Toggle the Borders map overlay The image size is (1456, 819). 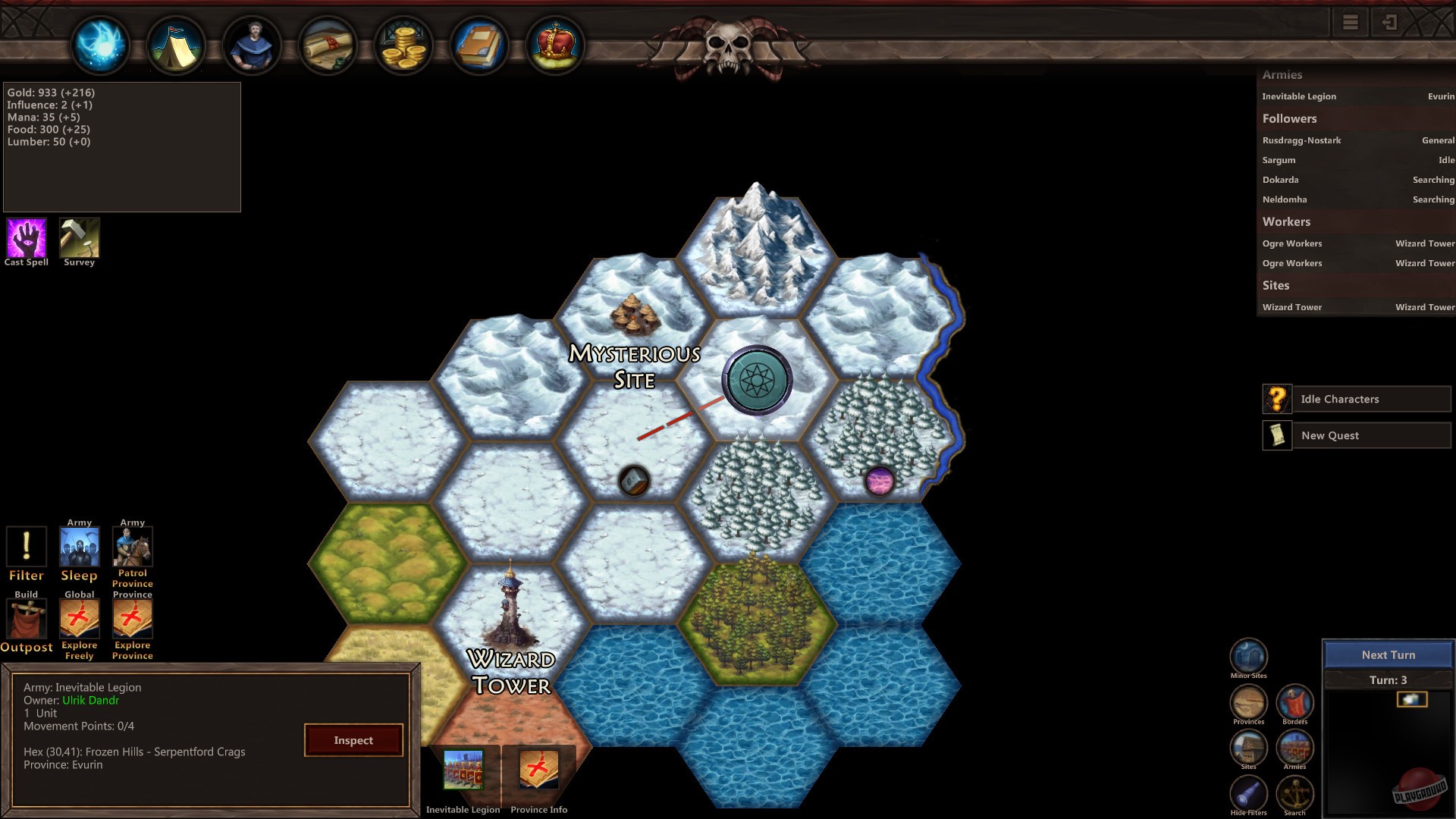[1295, 704]
